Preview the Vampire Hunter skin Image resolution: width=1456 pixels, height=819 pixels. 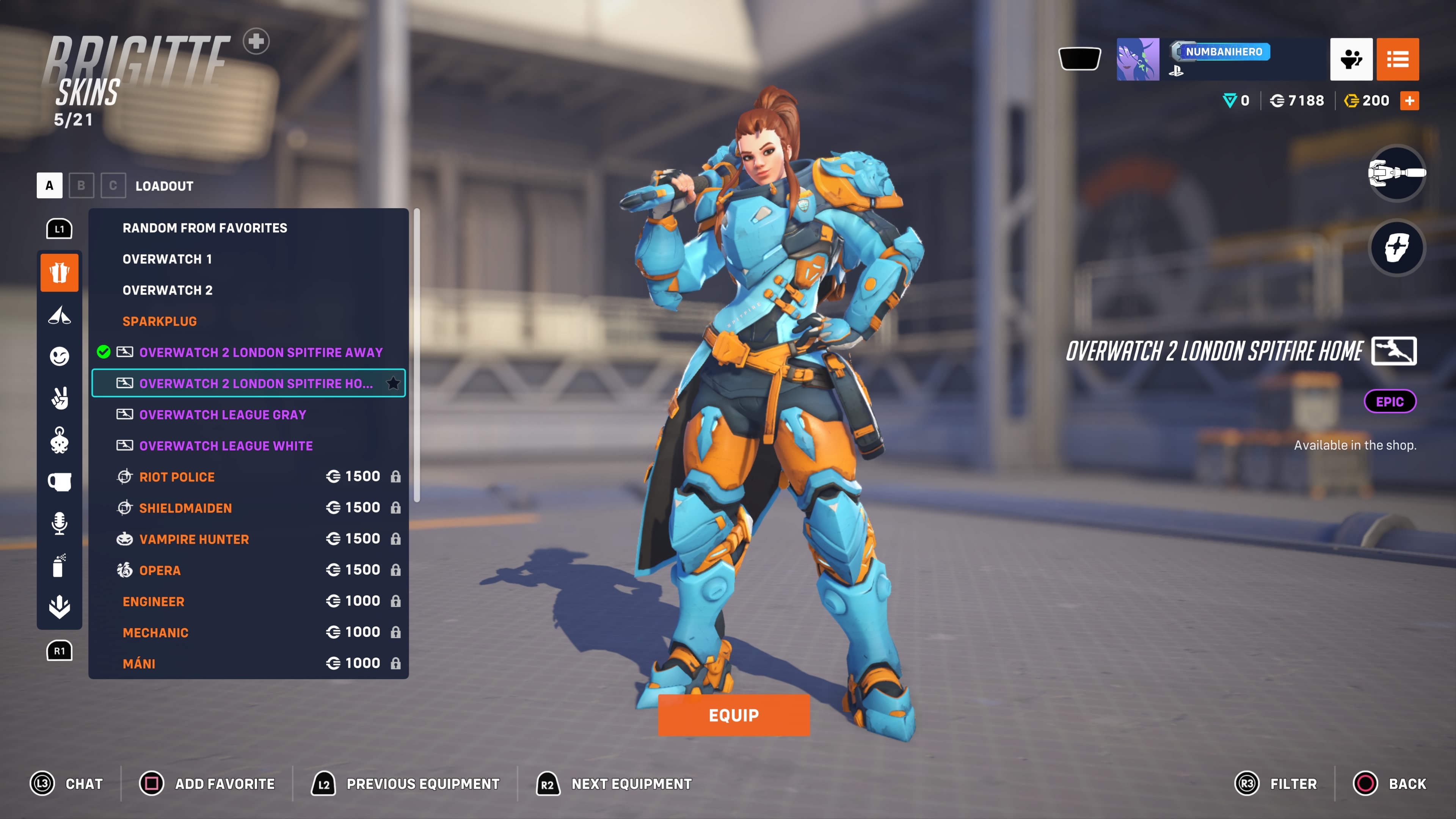[194, 539]
